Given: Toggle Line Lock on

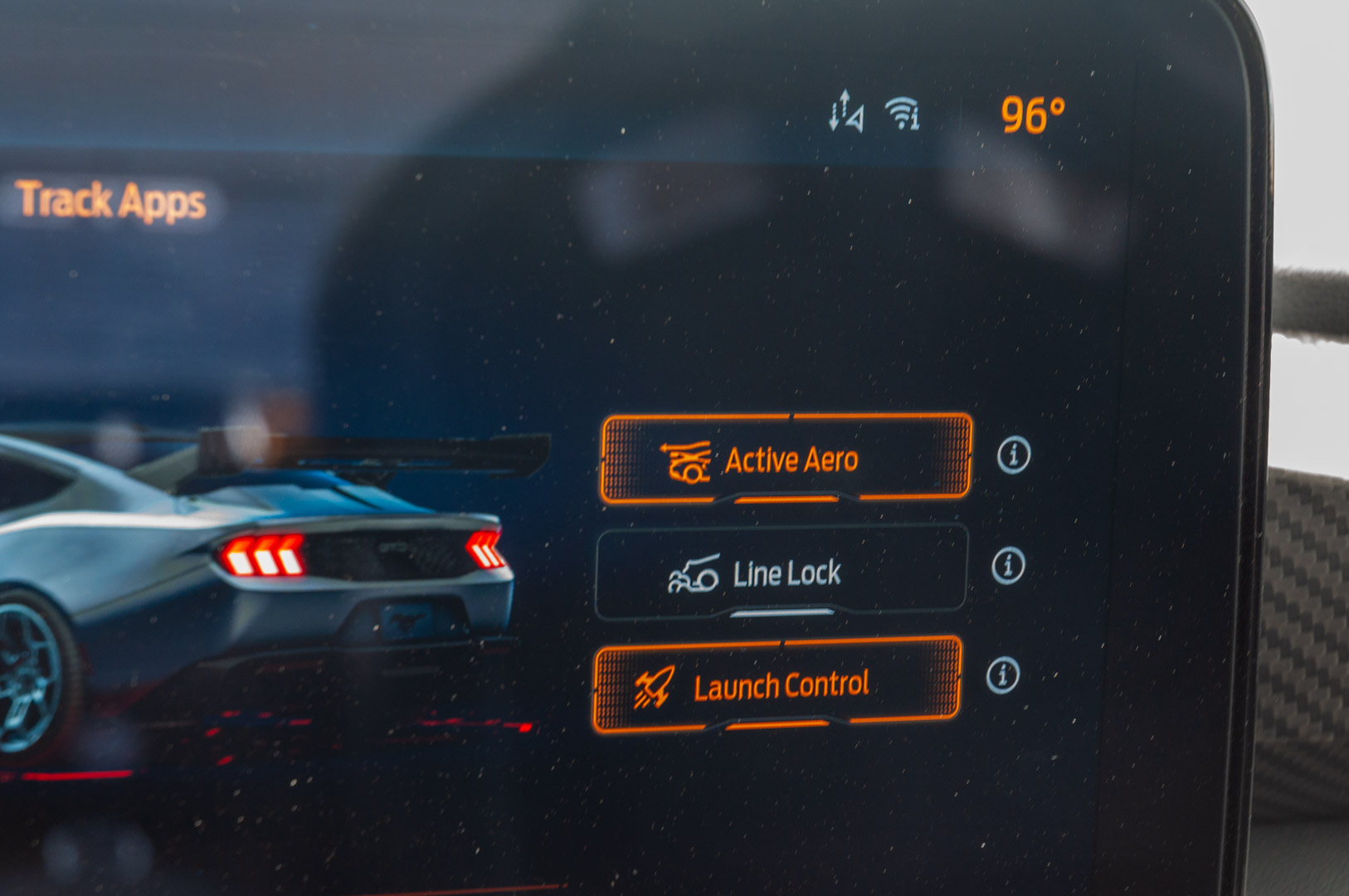Looking at the screenshot, I should 783,572.
